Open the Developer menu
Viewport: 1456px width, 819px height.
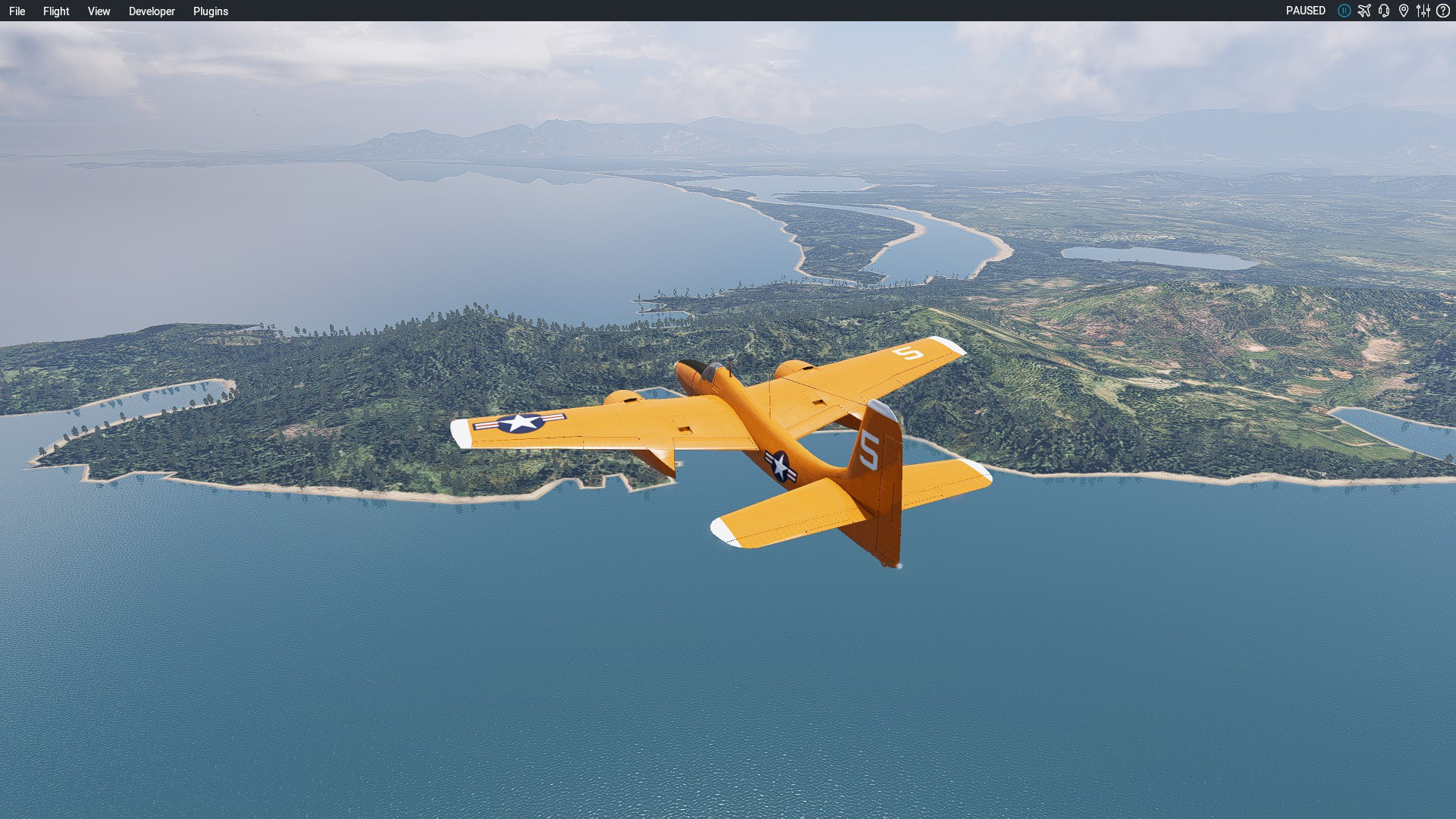(152, 11)
